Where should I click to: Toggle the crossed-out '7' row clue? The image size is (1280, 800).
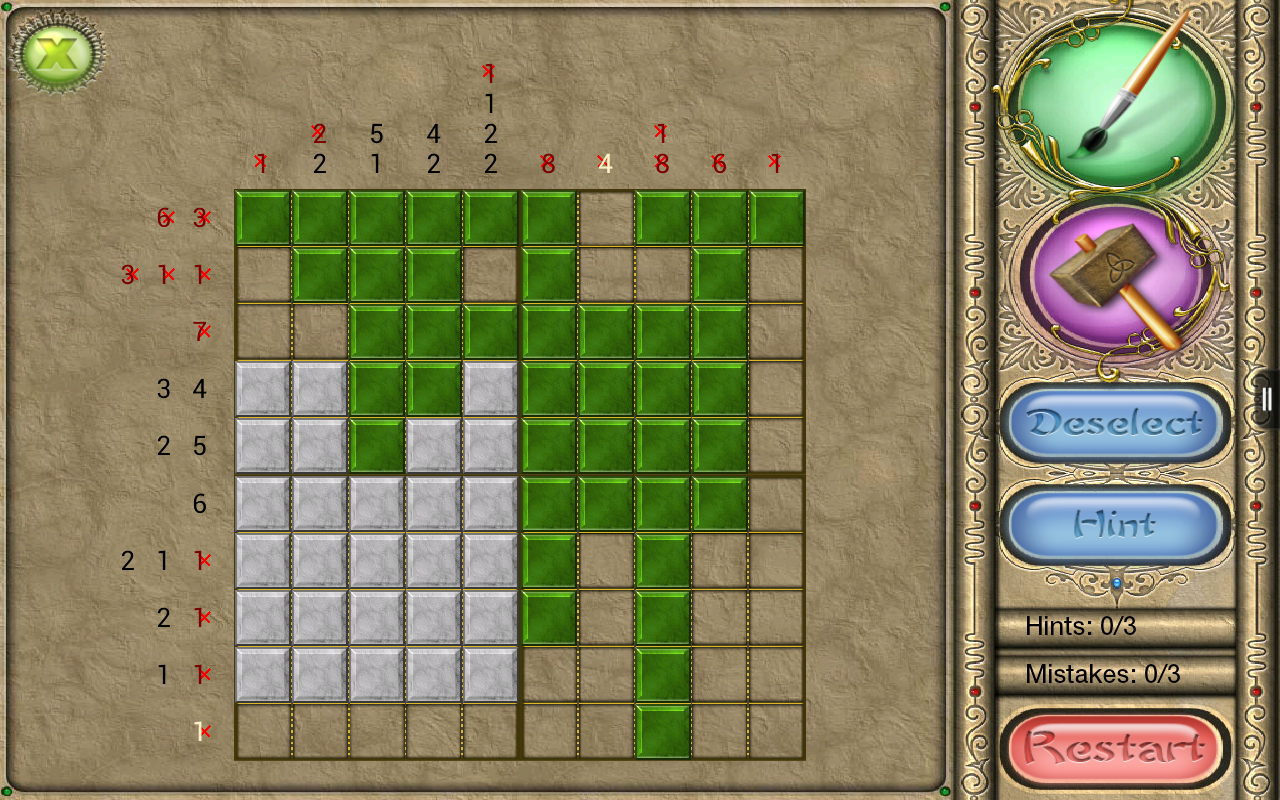(203, 330)
